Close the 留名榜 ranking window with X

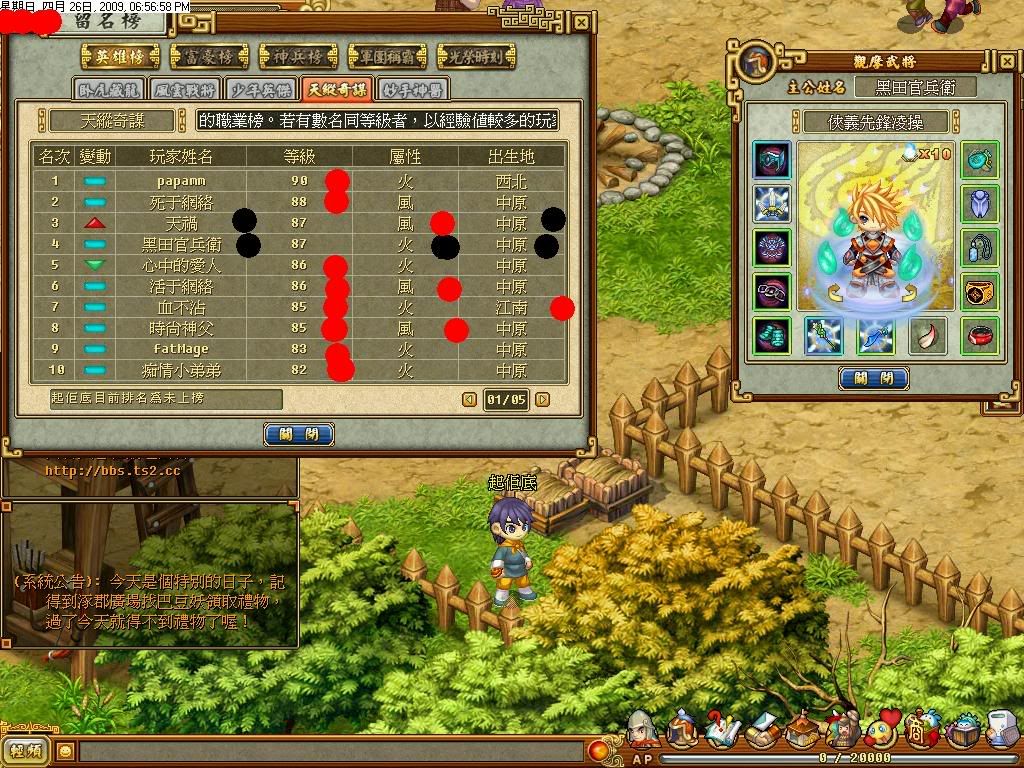tap(582, 22)
